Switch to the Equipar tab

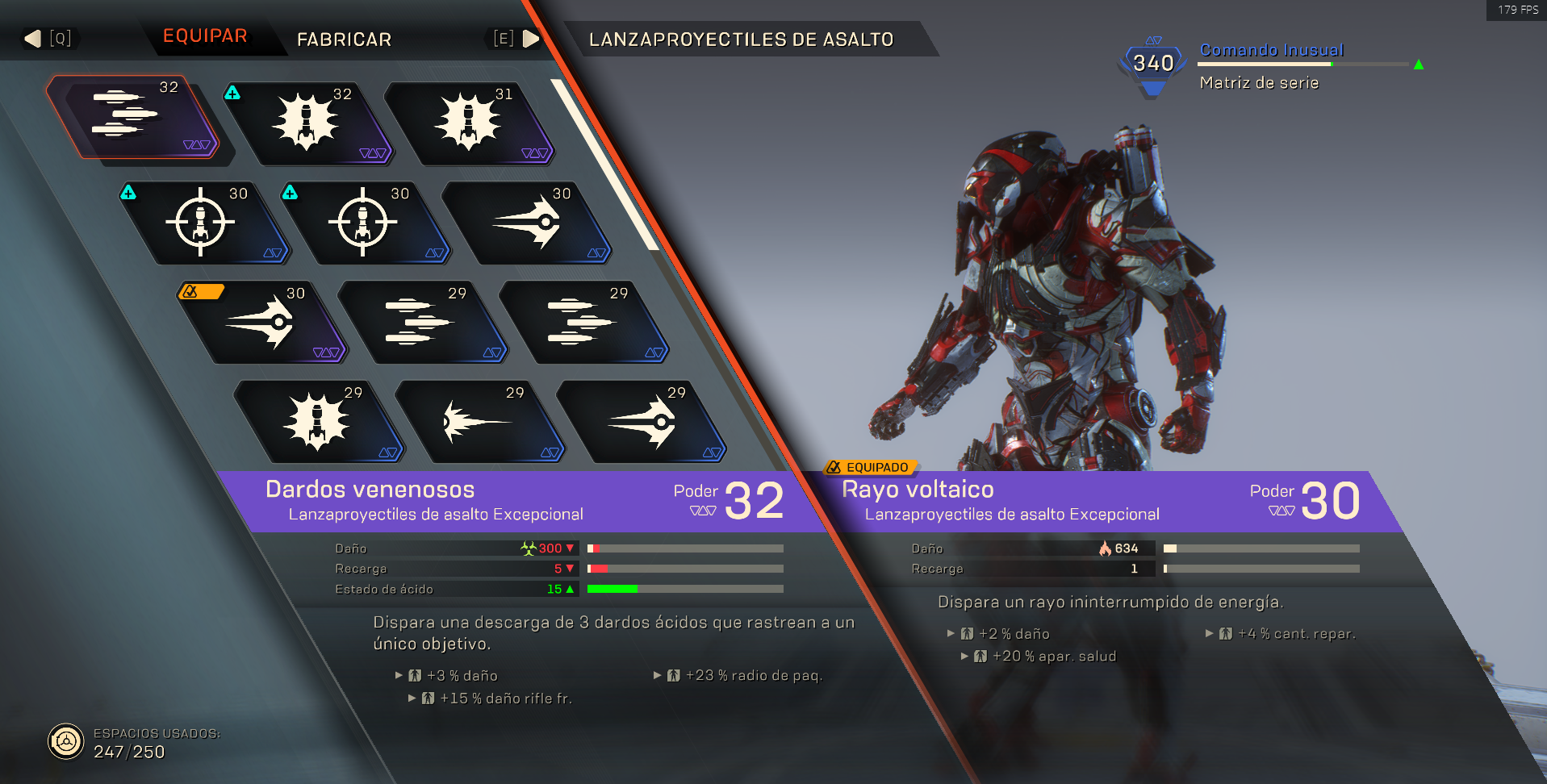click(205, 36)
